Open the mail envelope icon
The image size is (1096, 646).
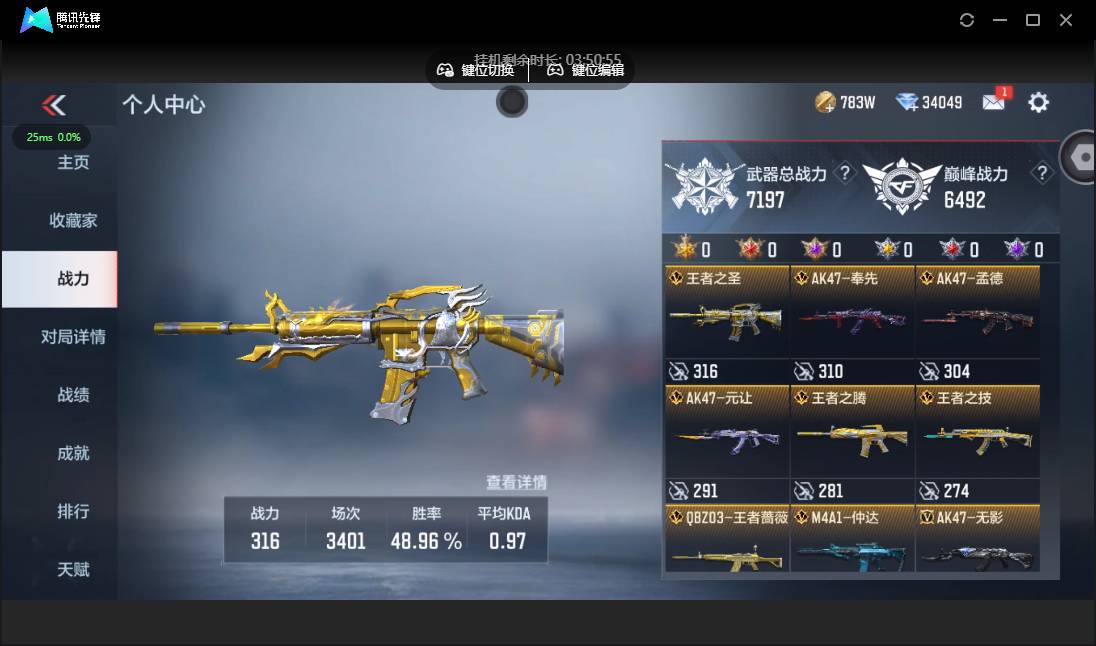coord(994,102)
